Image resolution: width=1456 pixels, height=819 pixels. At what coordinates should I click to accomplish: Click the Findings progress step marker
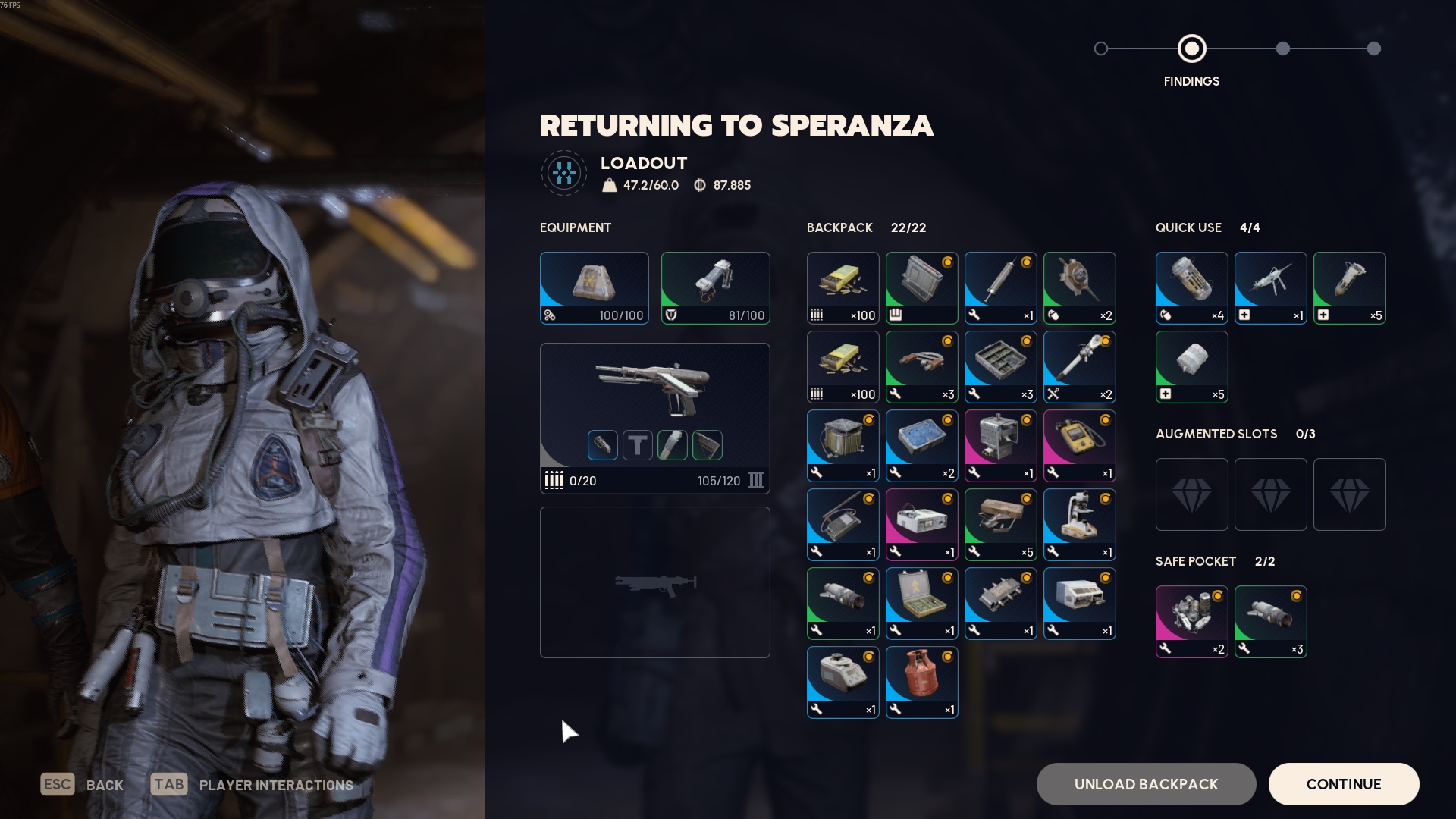[1191, 49]
